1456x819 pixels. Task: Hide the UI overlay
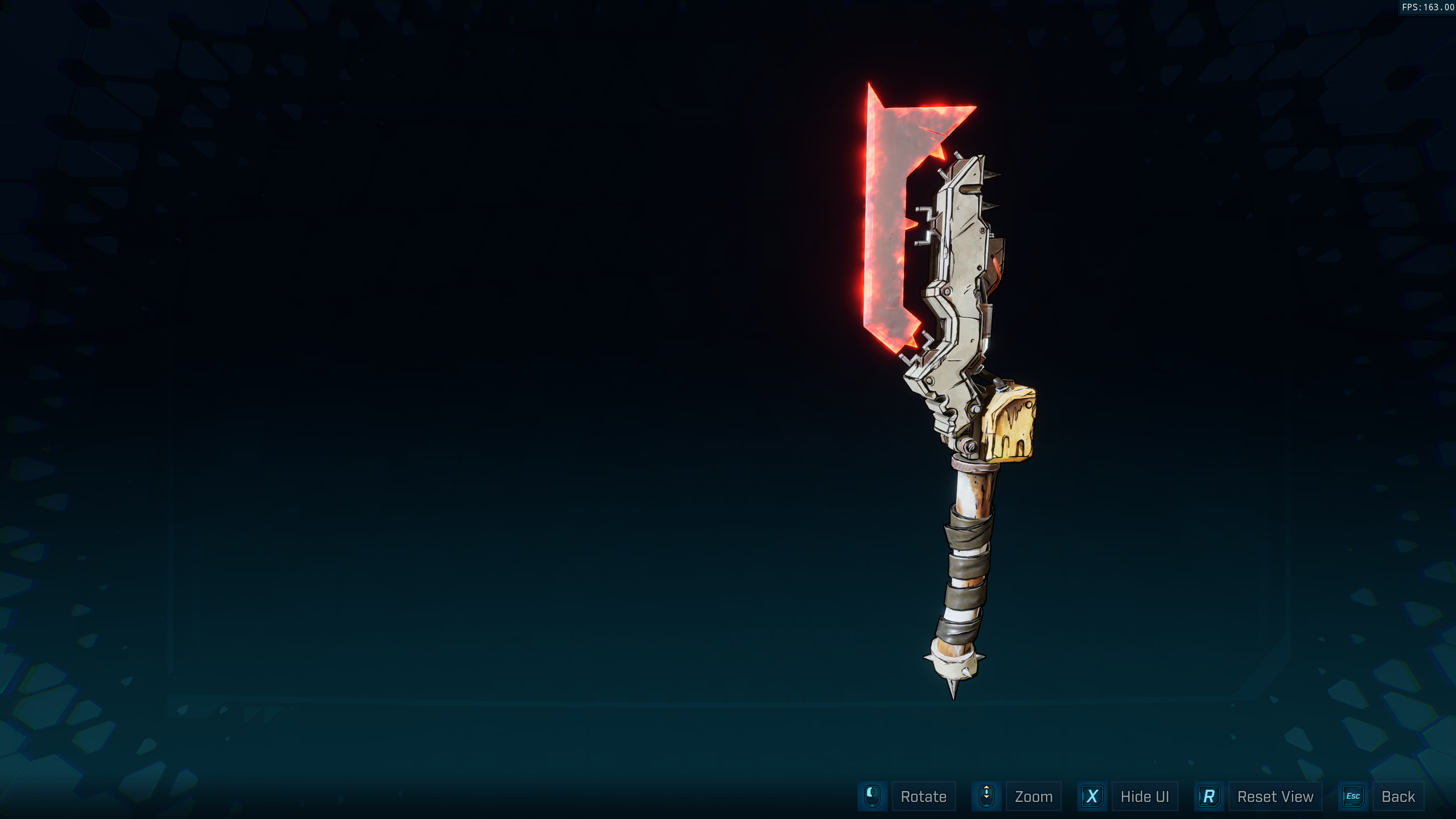click(1144, 796)
